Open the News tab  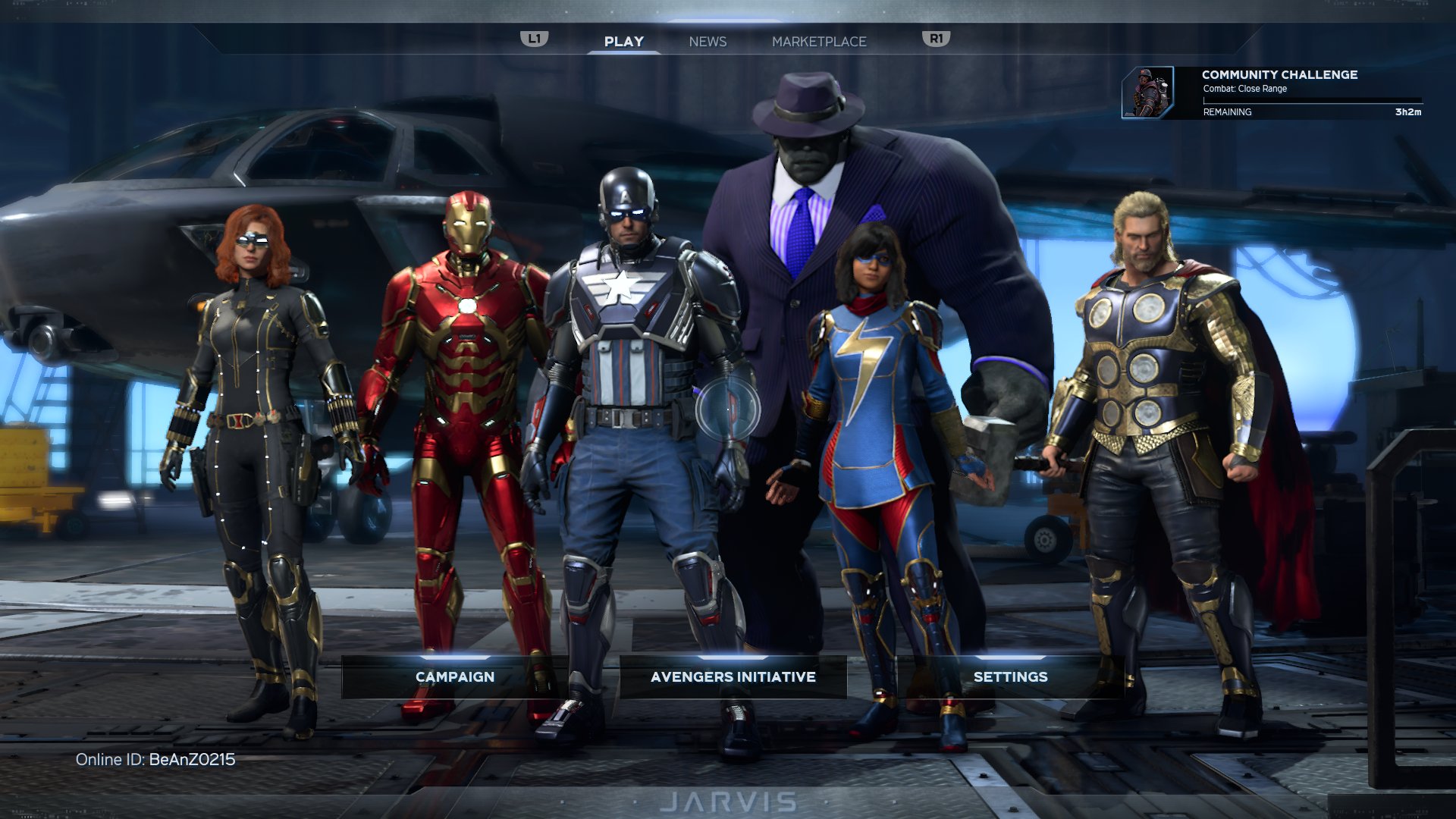pos(708,42)
